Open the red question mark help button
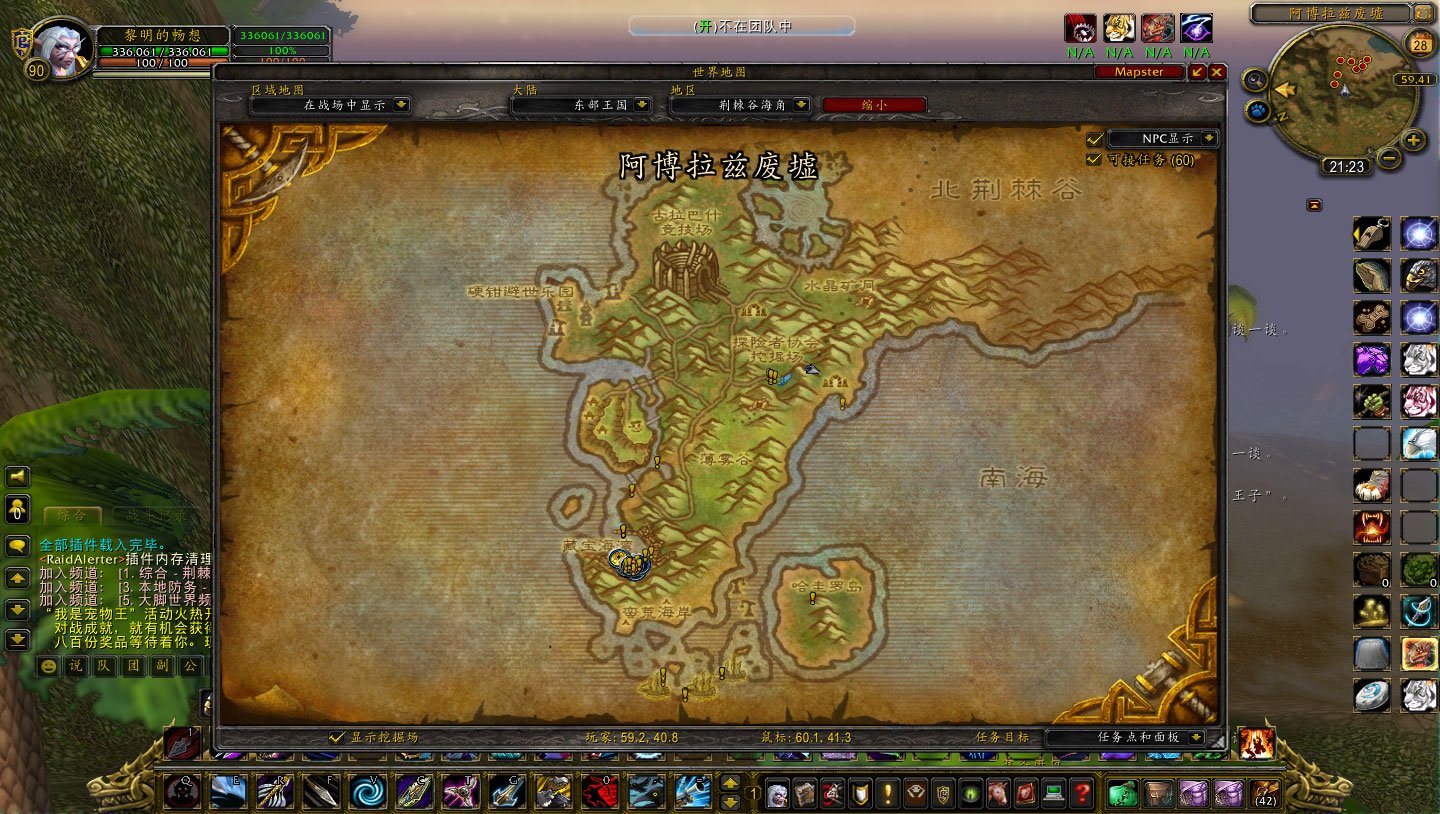The width and height of the screenshot is (1440, 814). 1080,793
